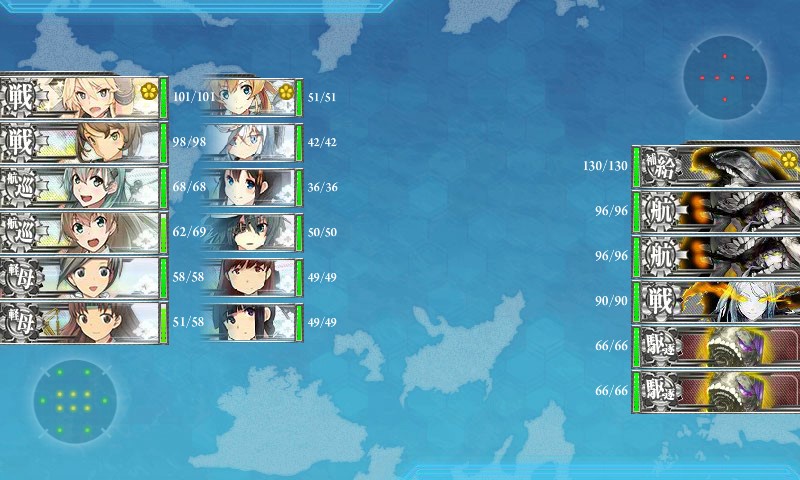The image size is (800, 480).
Task: Click the escort flagship banner with 51/51 HP
Action: [x=250, y=97]
